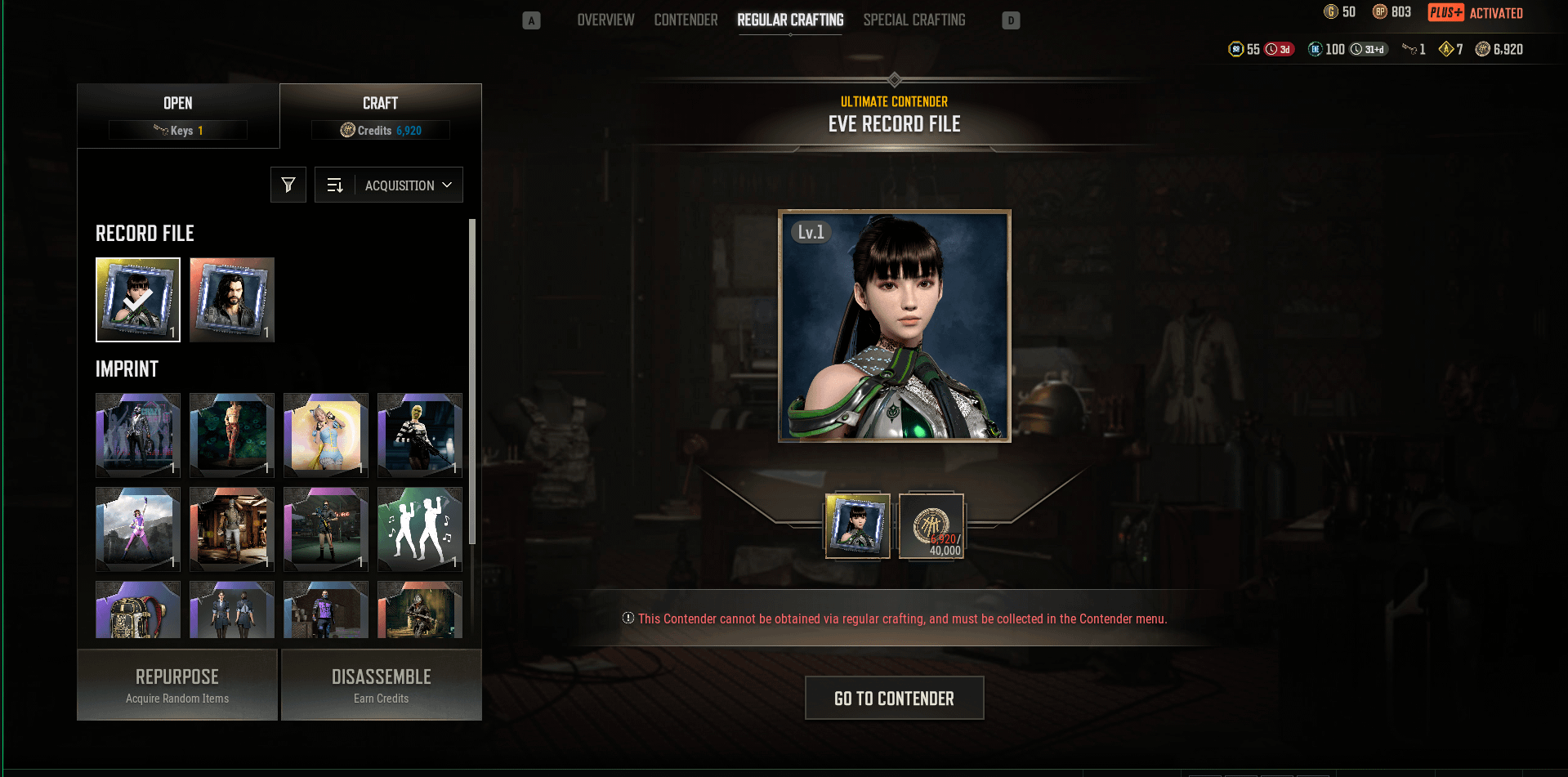The image size is (1568, 777).
Task: Click the Repurpose button
Action: [x=177, y=685]
